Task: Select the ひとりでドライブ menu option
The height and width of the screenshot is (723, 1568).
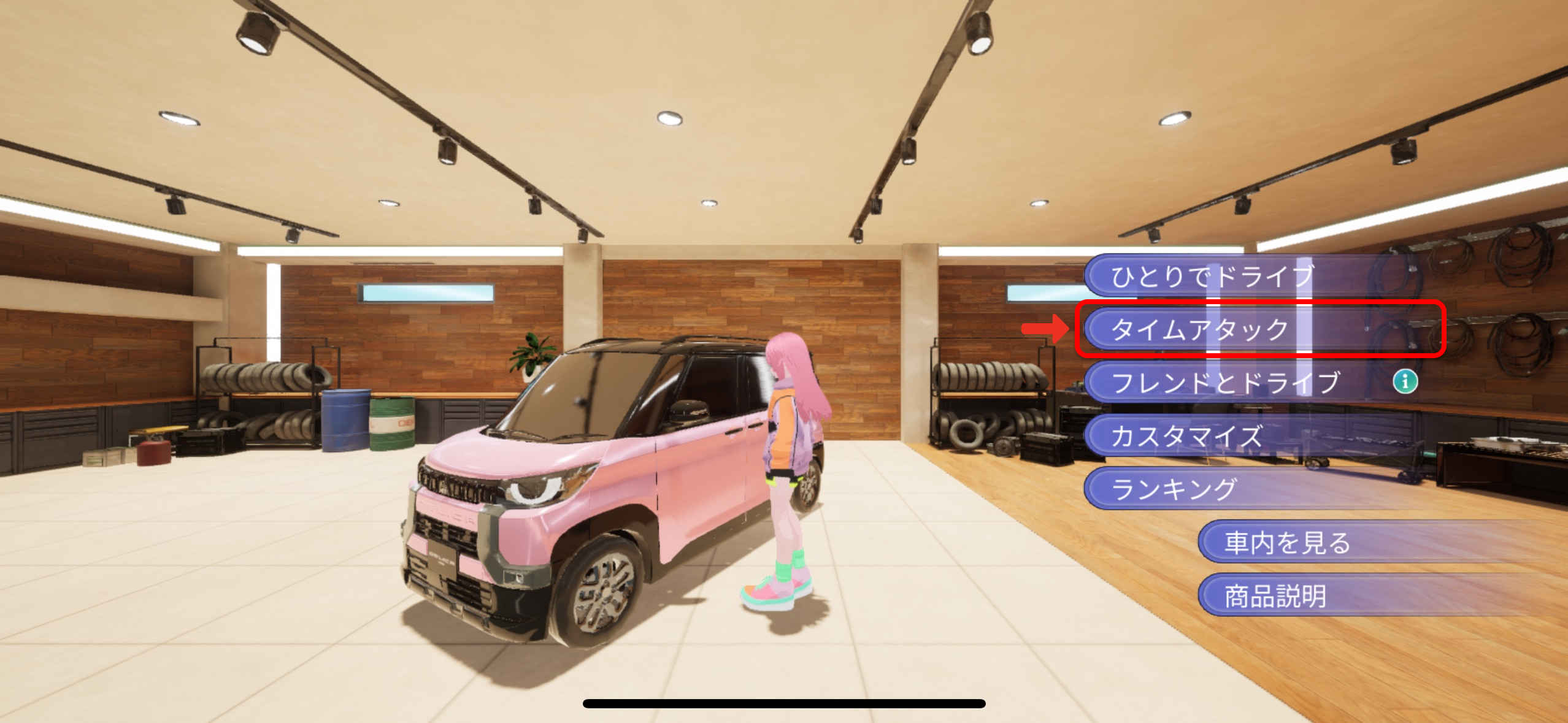Action: pyautogui.click(x=1212, y=276)
